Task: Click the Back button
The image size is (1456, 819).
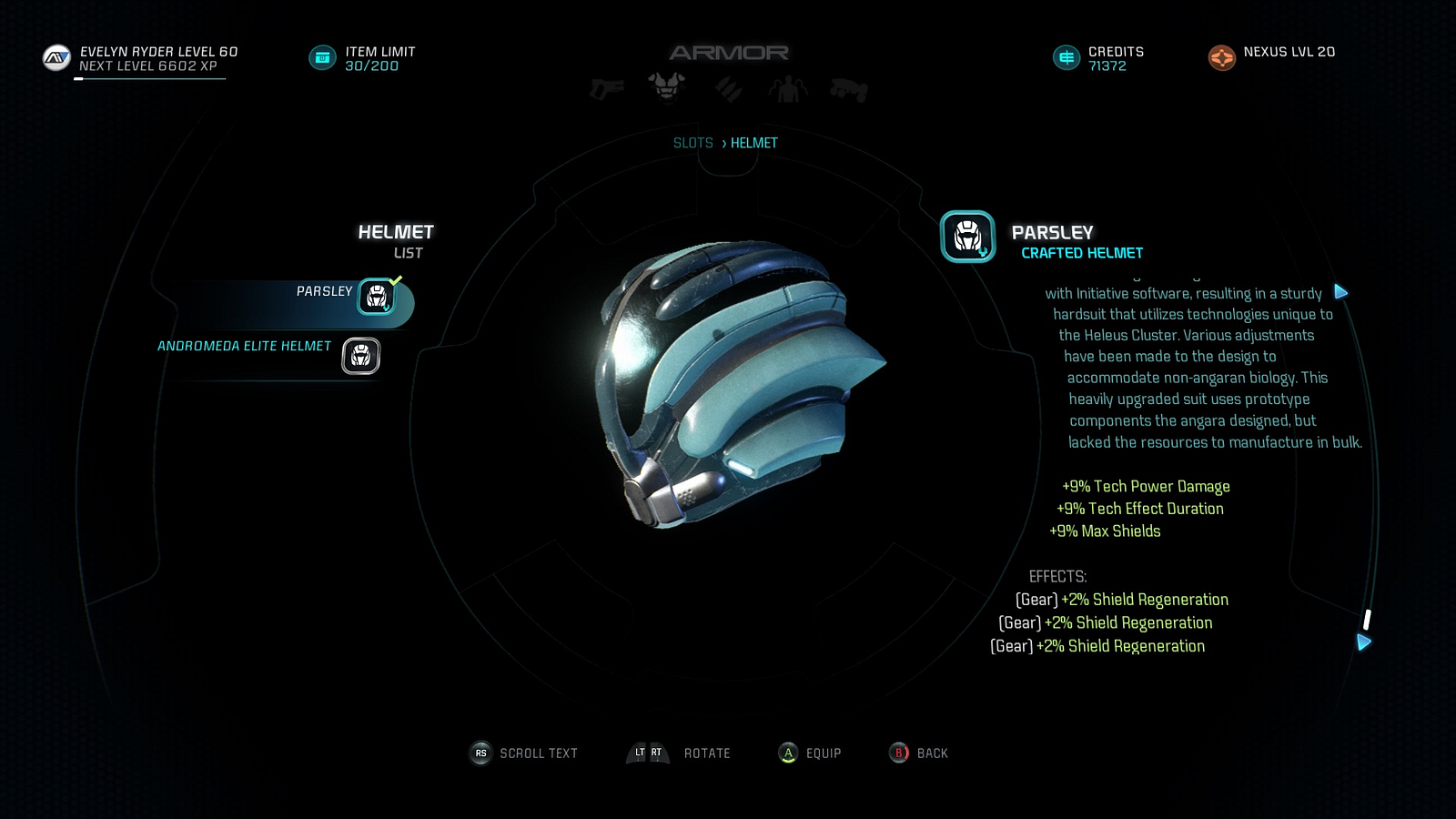Action: coord(919,753)
